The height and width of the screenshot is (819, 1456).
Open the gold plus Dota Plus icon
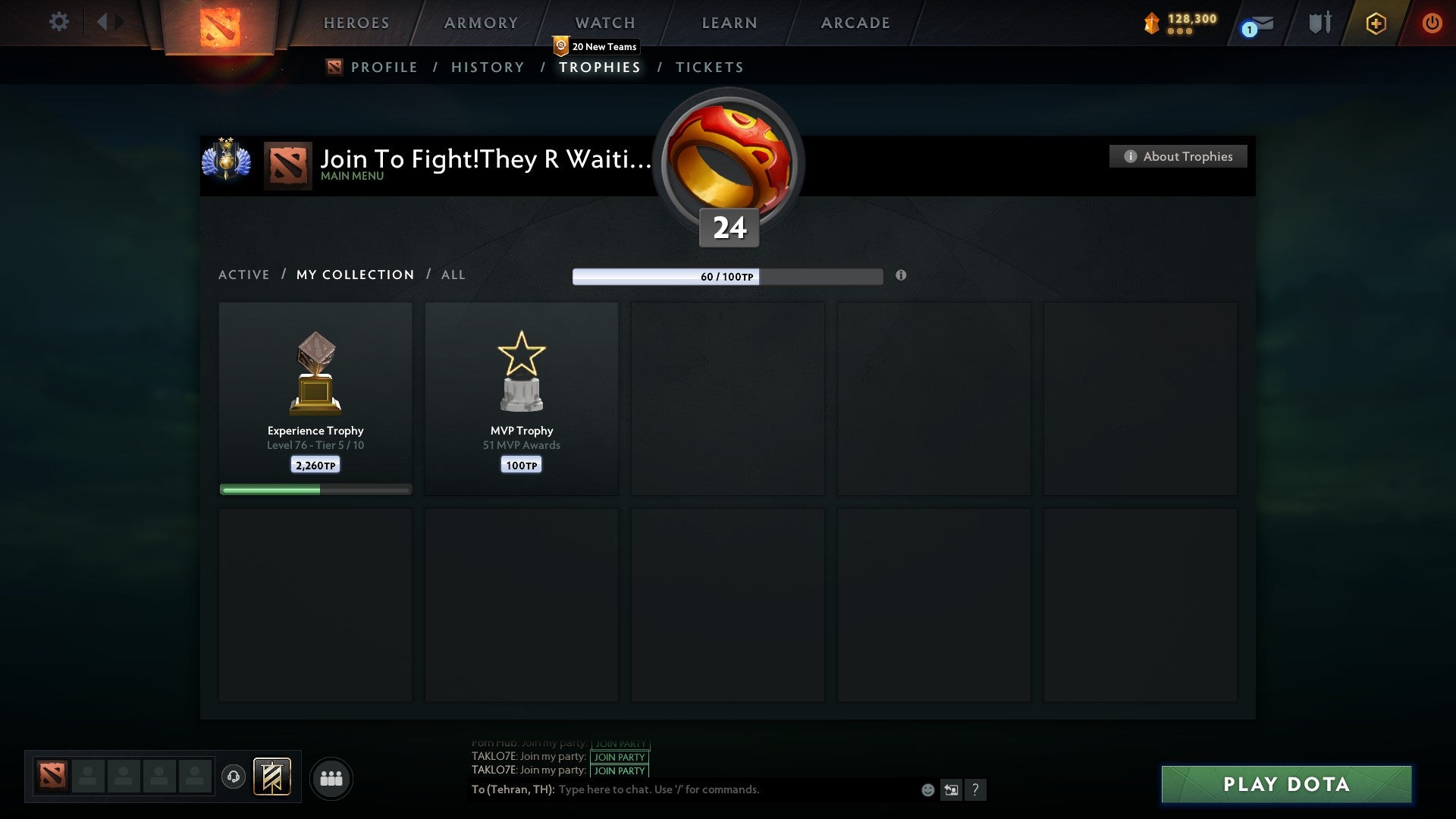click(1375, 23)
